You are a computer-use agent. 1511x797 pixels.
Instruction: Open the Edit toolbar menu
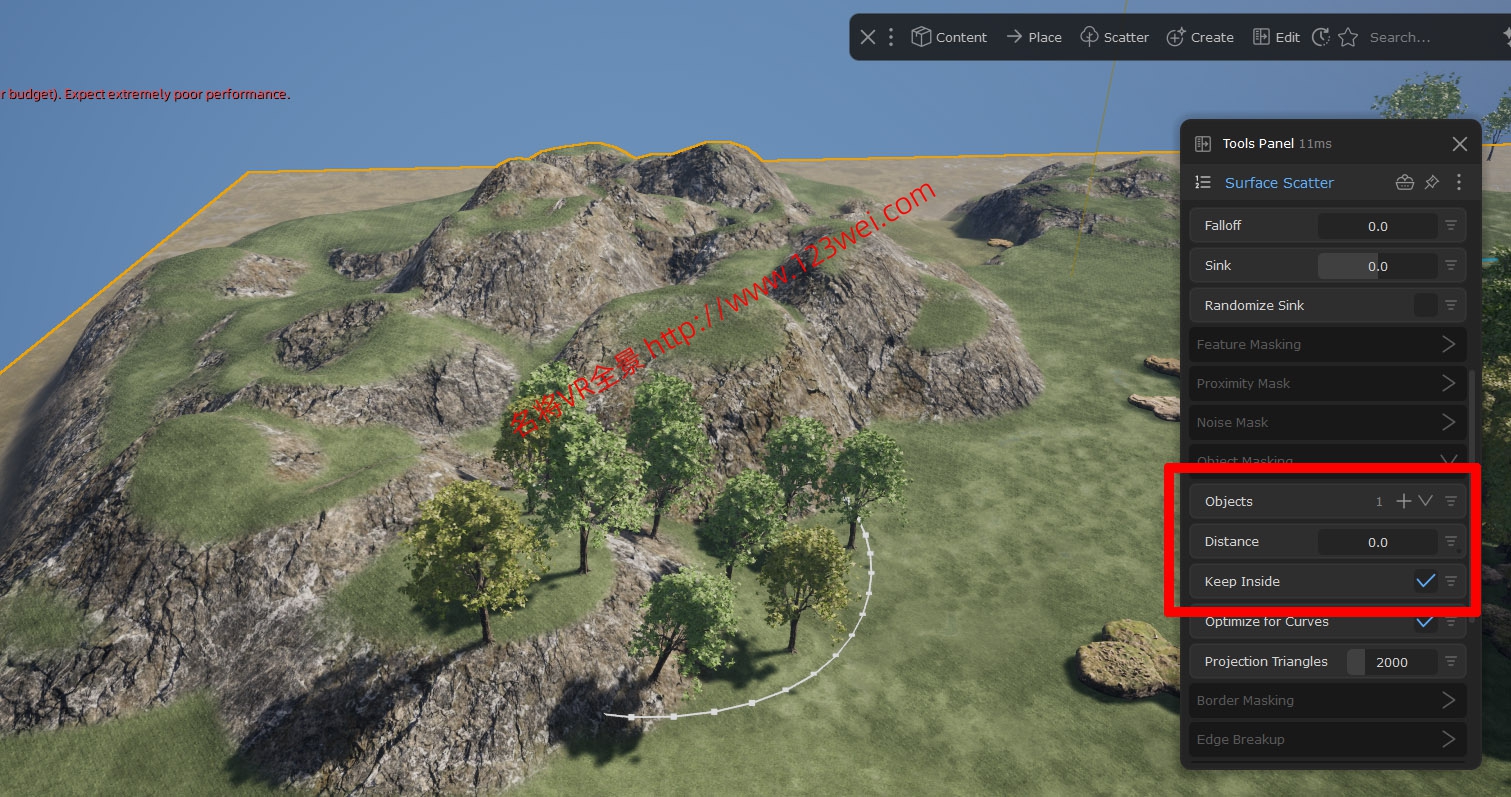tap(1276, 37)
